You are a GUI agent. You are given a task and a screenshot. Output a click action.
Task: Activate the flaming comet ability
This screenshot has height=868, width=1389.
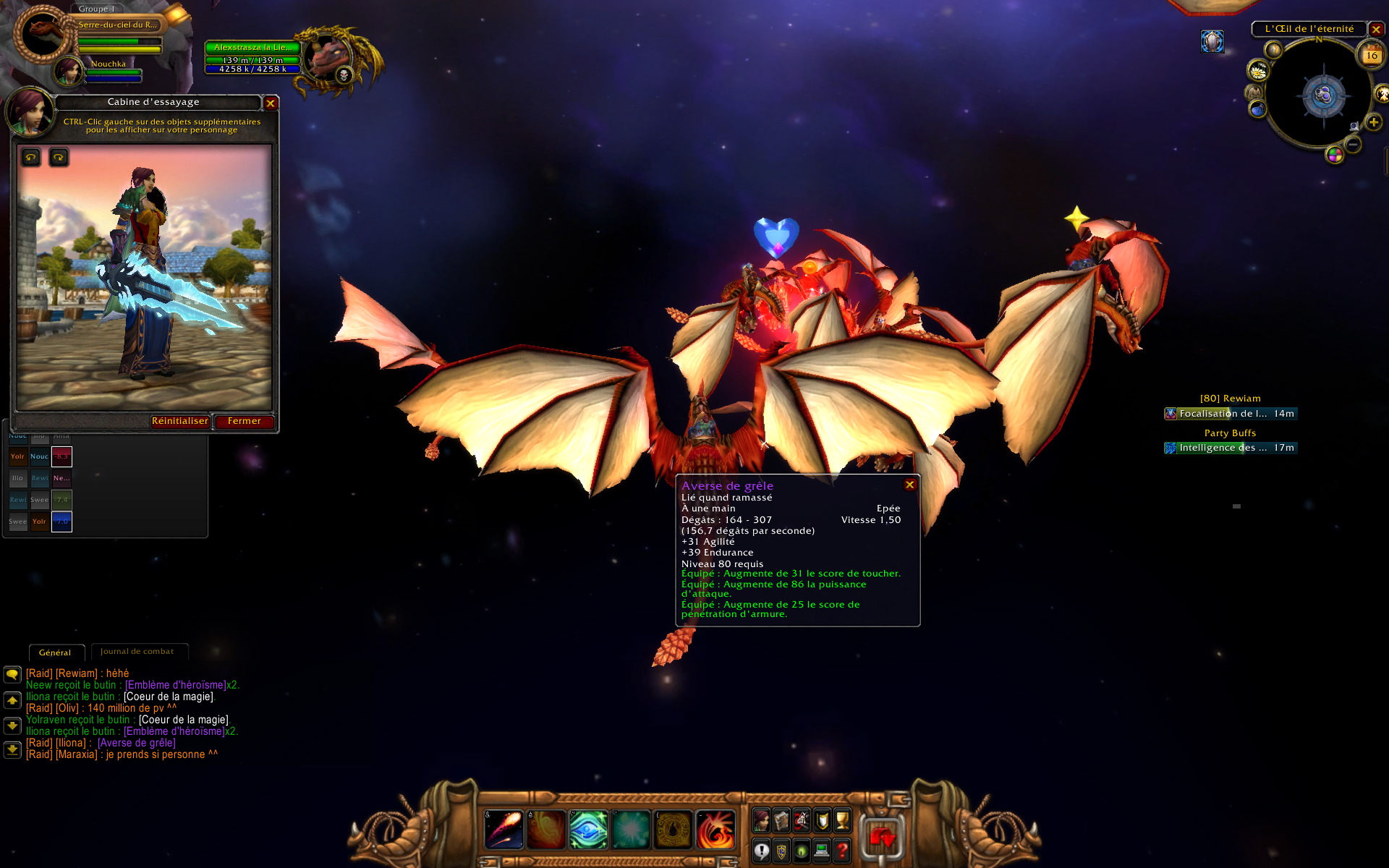coord(504,829)
